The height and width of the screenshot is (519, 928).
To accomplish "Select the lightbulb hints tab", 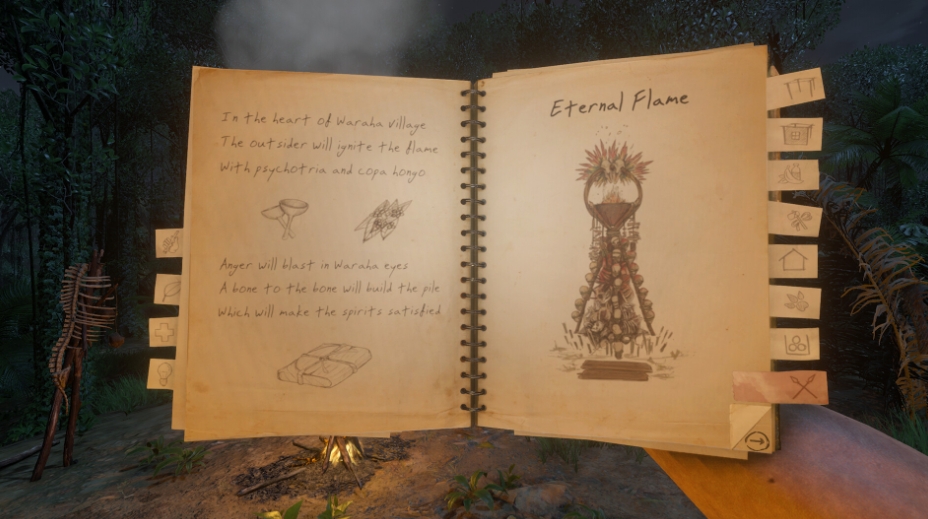I will point(161,373).
